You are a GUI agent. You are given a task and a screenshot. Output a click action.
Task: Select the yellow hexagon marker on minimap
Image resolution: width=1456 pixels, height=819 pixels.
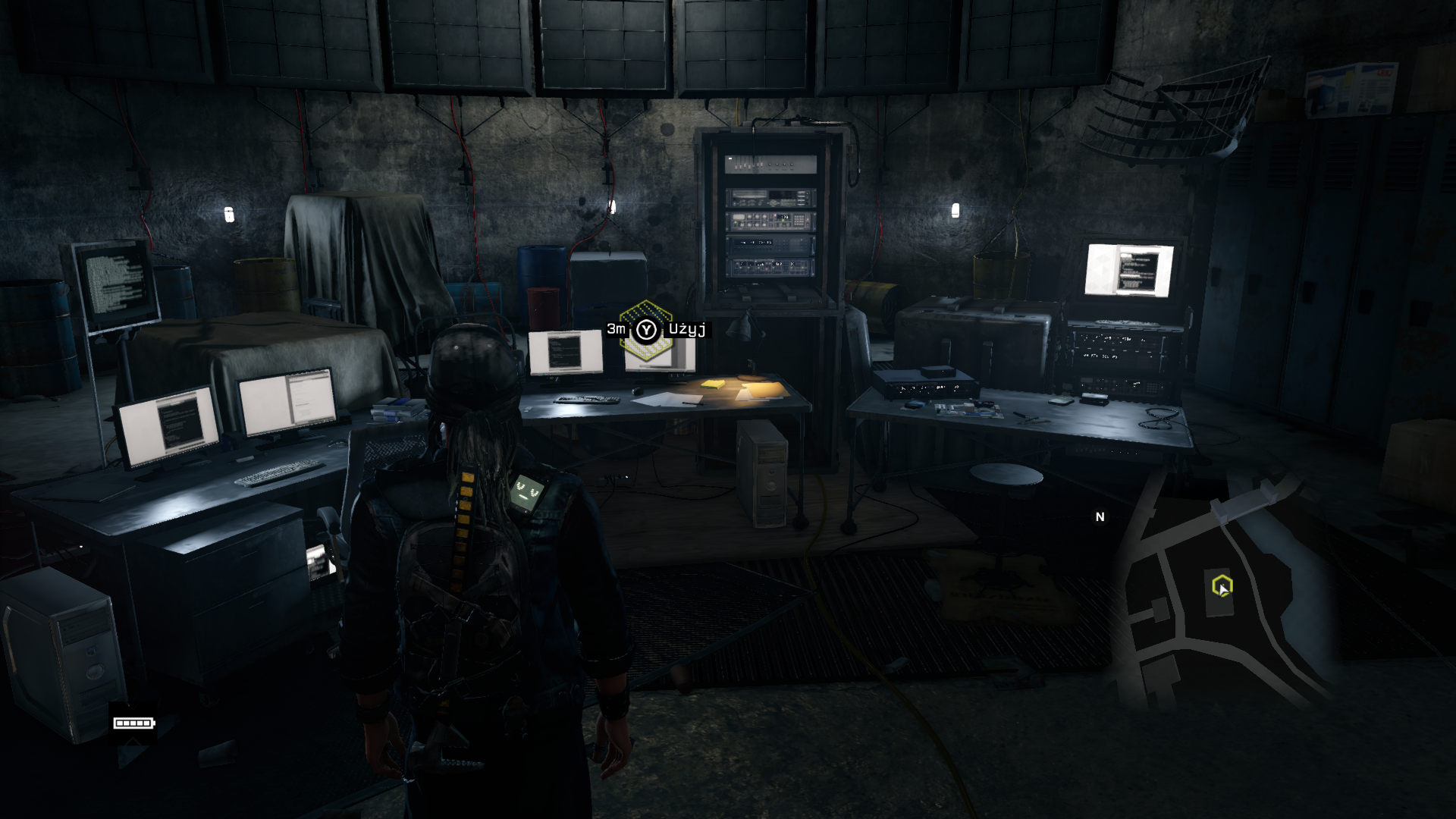coord(1222,585)
